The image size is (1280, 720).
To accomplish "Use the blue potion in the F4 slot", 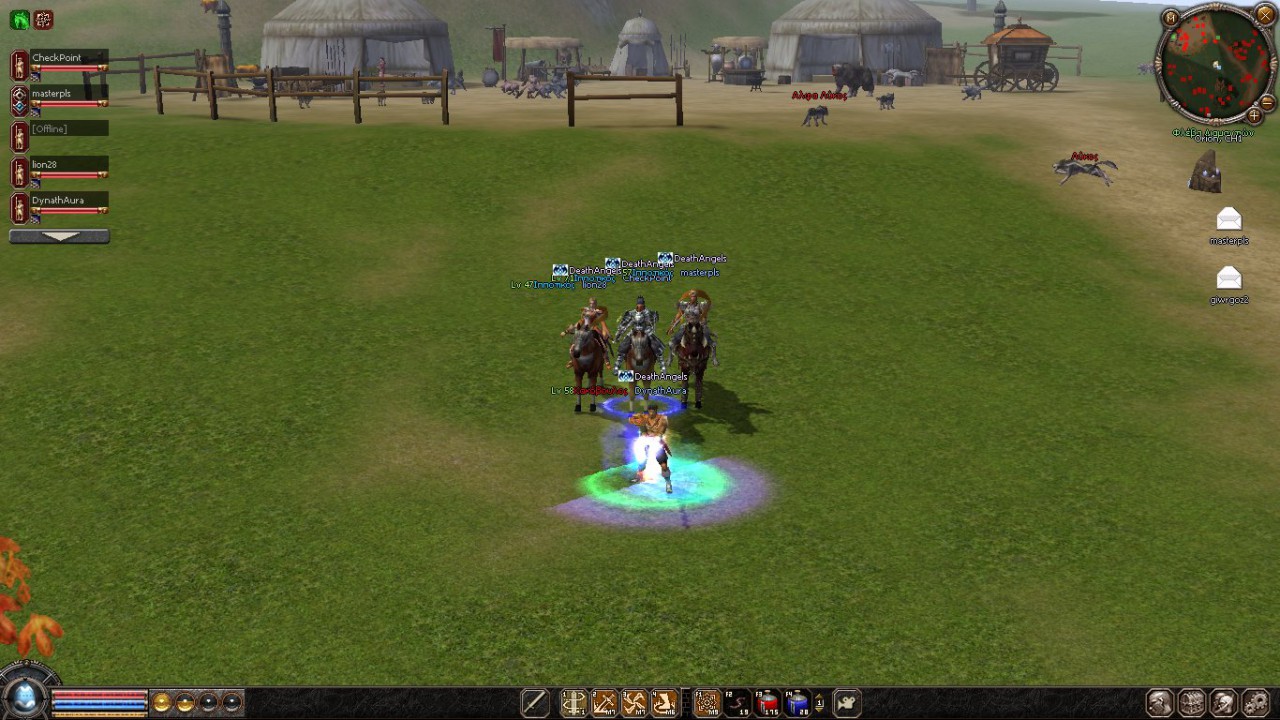I will pos(797,704).
